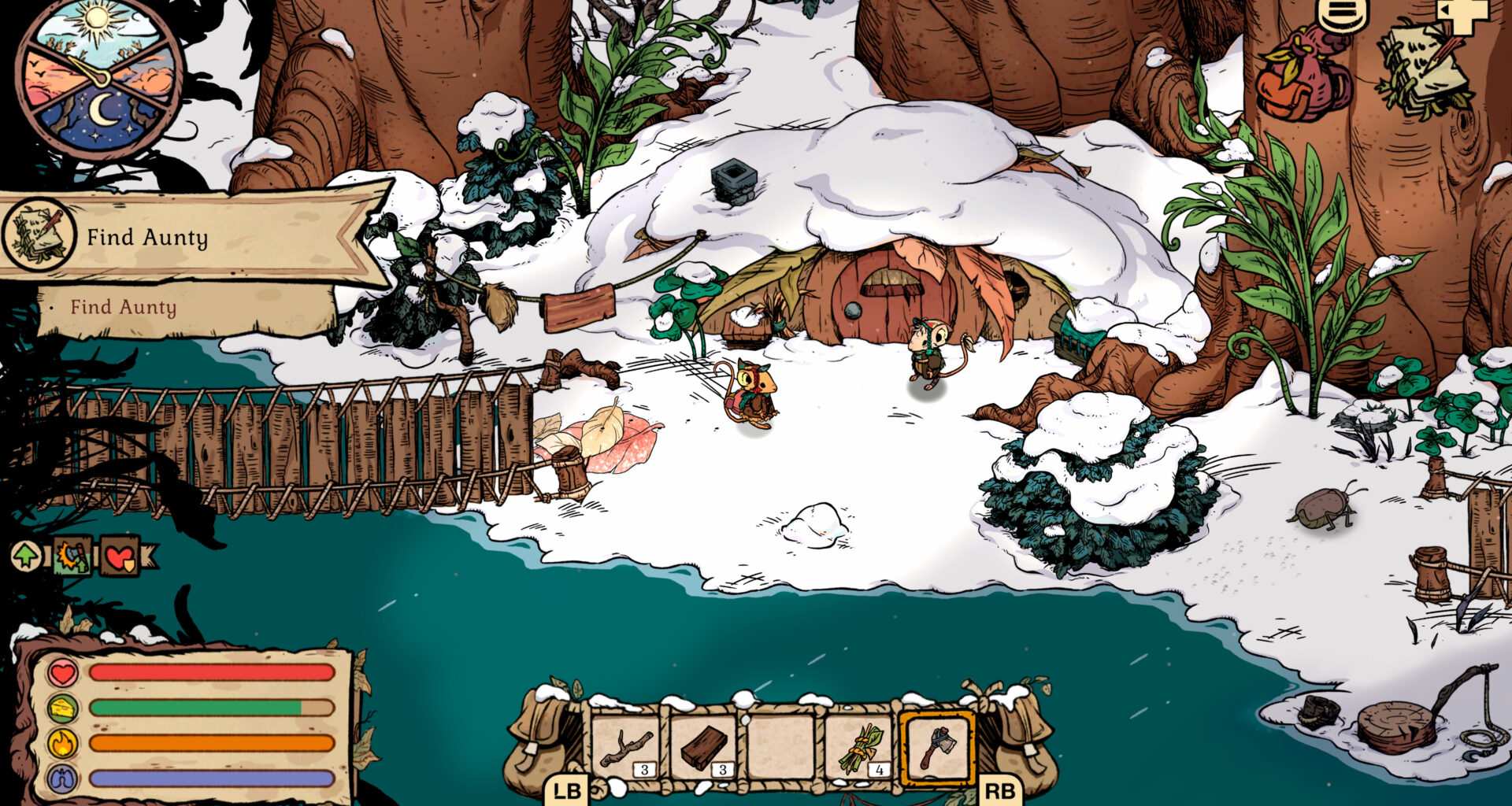
Task: Click the lungs breath icon
Action: (x=61, y=778)
